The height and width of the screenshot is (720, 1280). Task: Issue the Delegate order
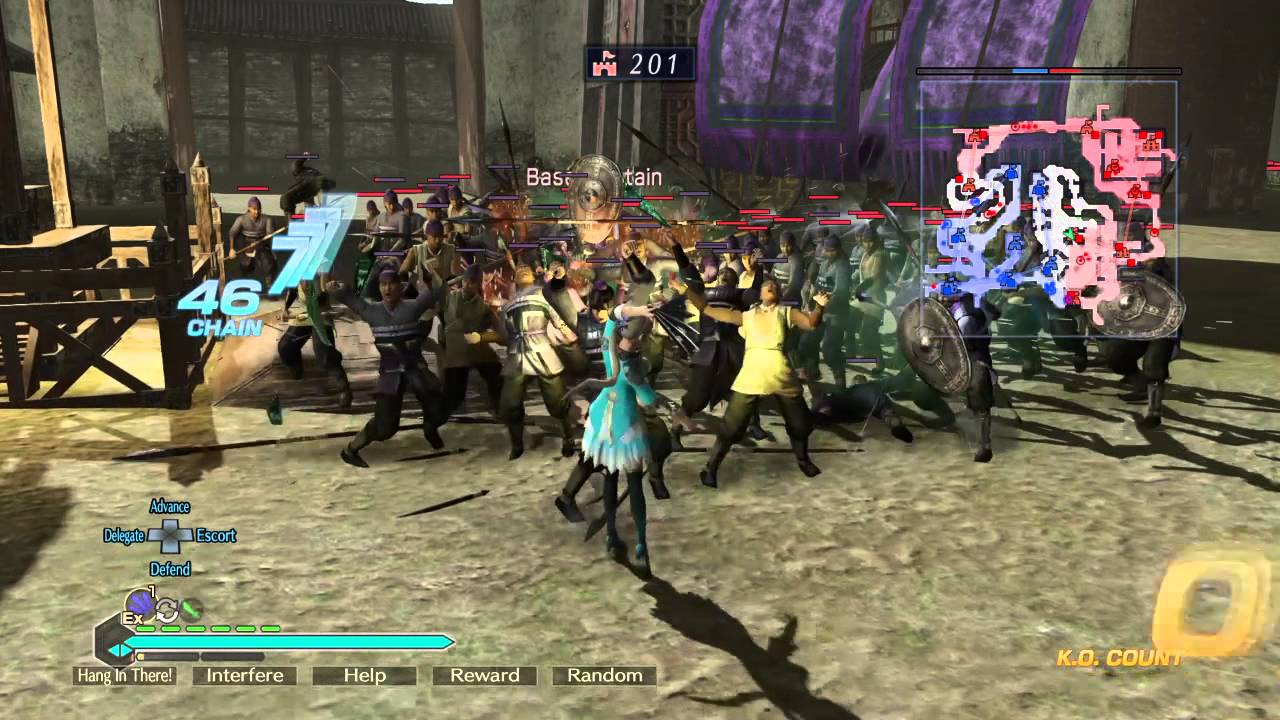(124, 536)
